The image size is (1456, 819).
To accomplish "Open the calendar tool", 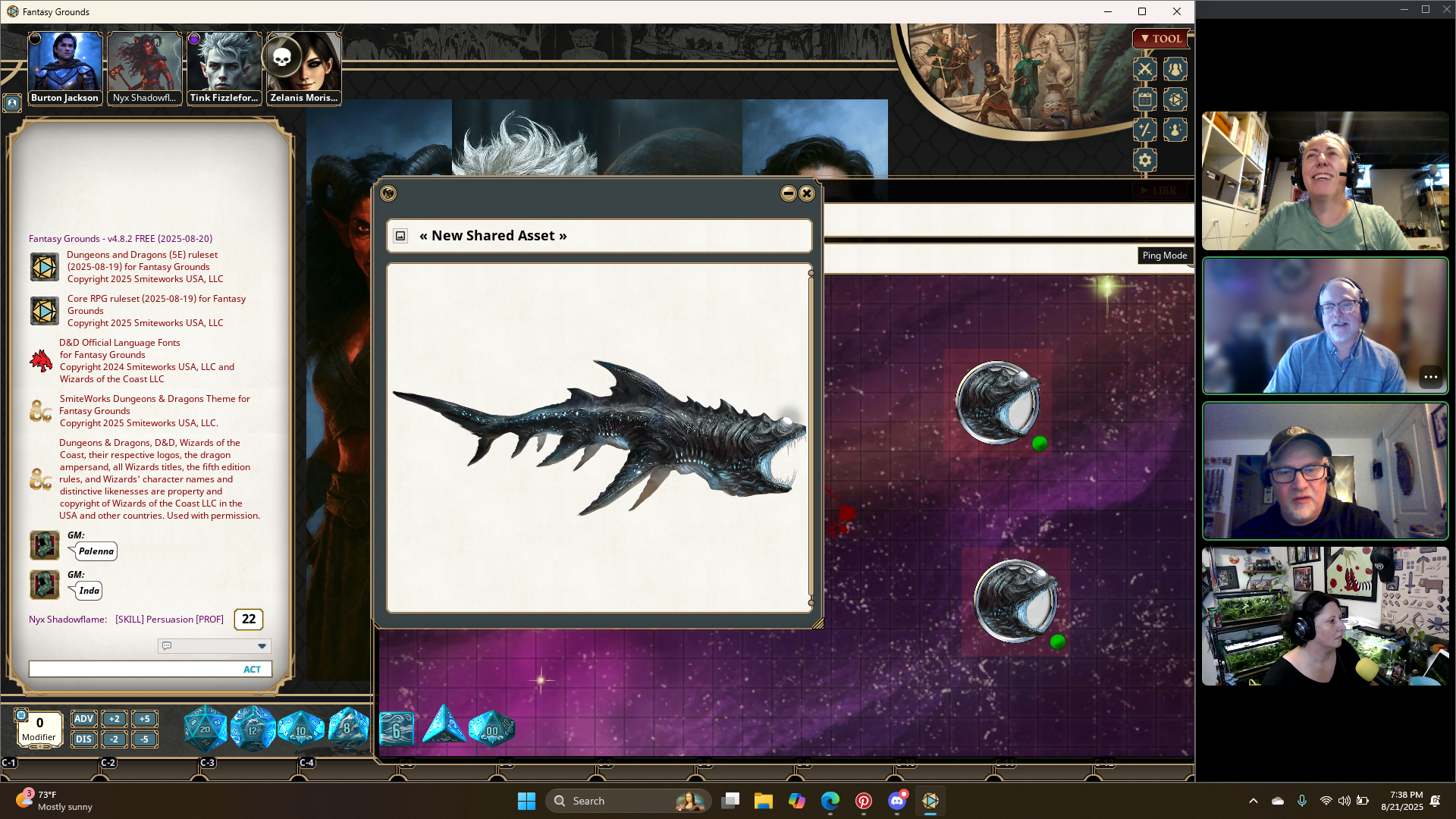I will coord(1144,99).
